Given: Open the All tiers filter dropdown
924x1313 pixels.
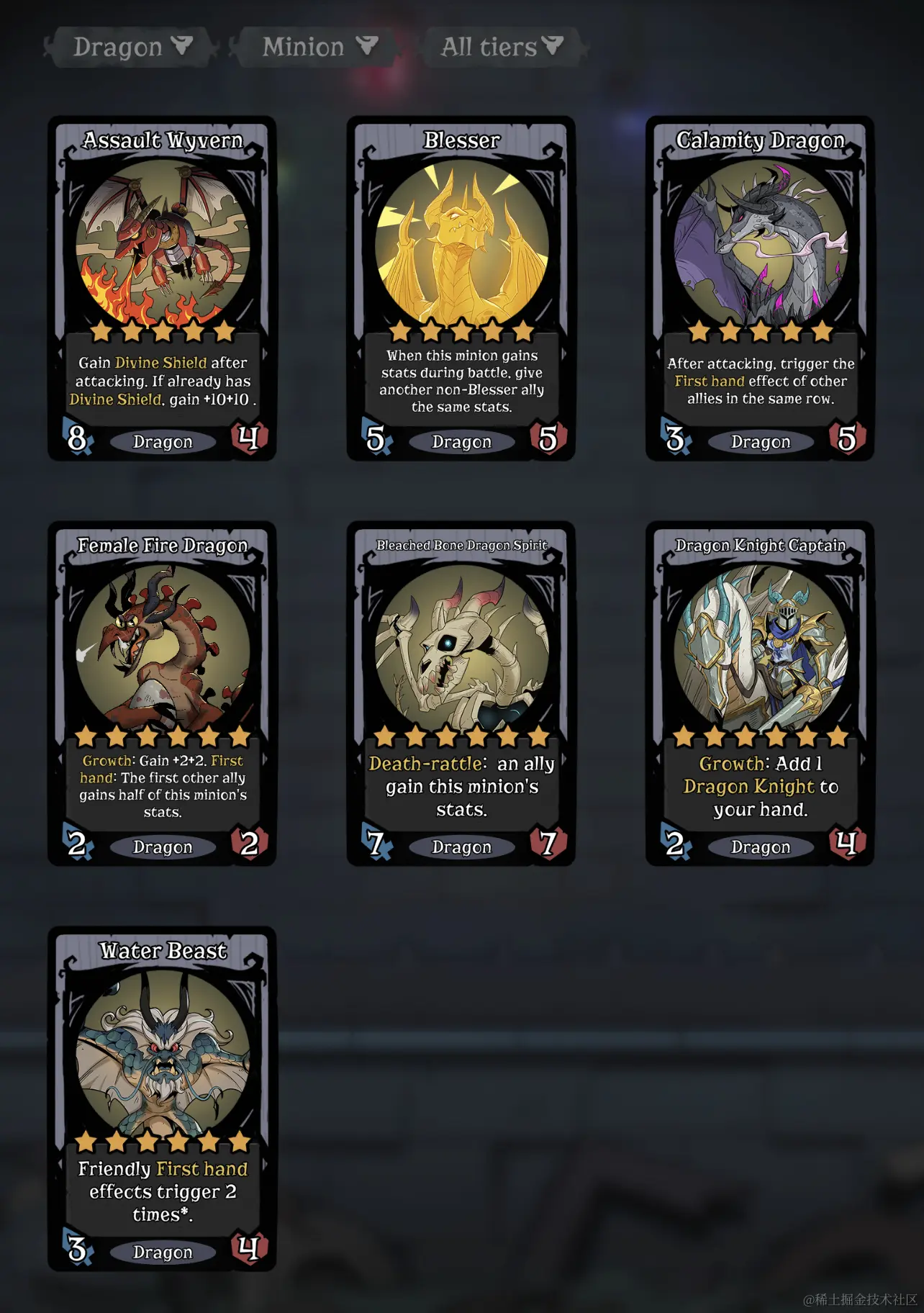Looking at the screenshot, I should 502,48.
